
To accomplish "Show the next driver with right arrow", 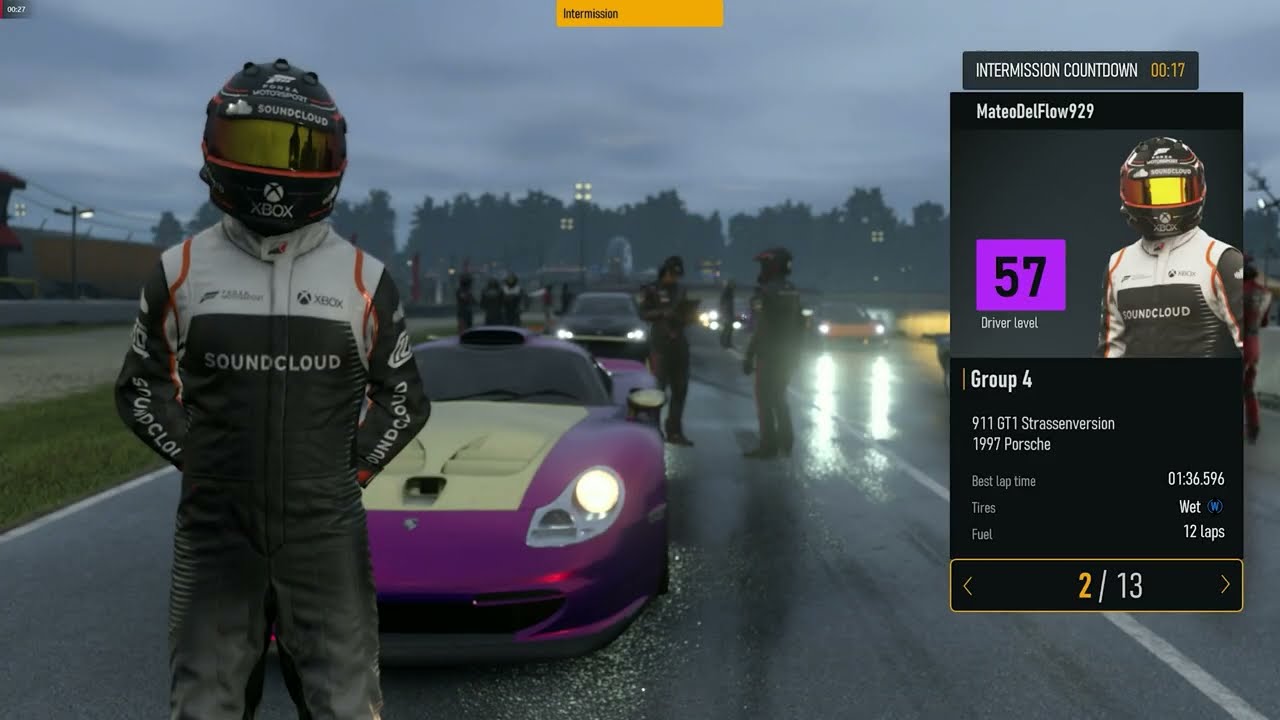I will coord(1225,586).
